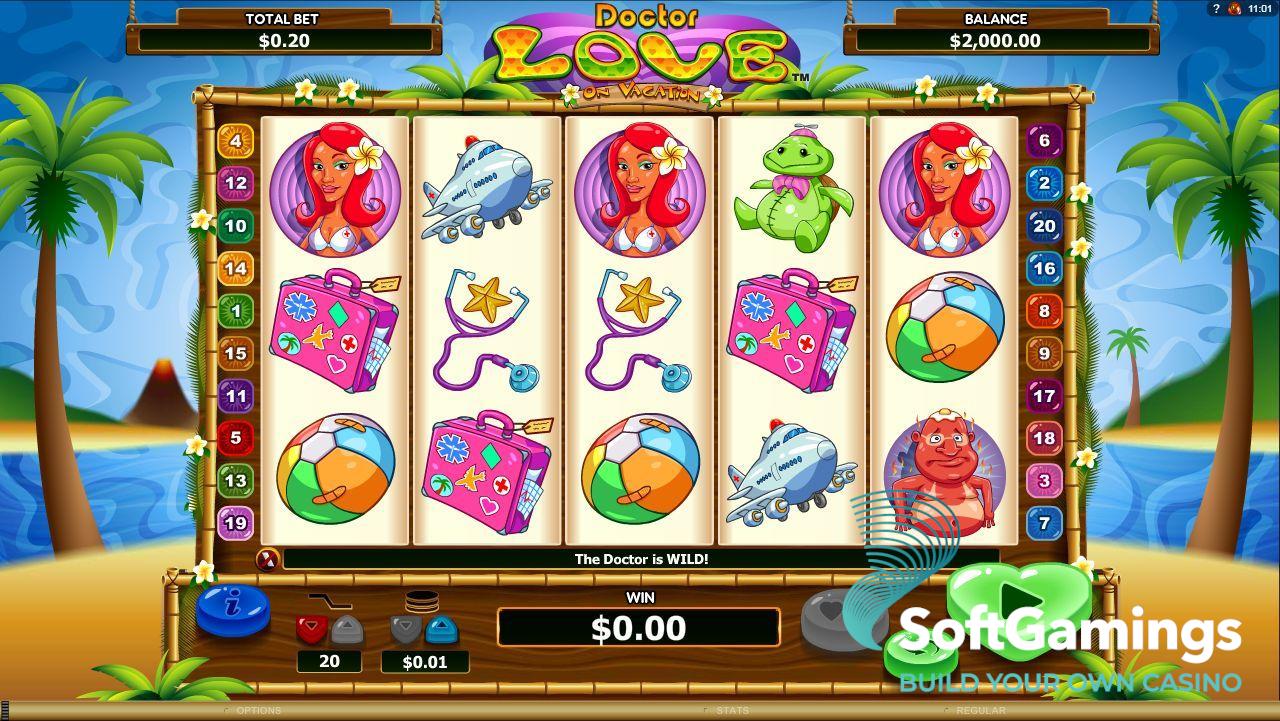The width and height of the screenshot is (1280, 721).
Task: Highlight payline 6 marker
Action: pos(1044,141)
